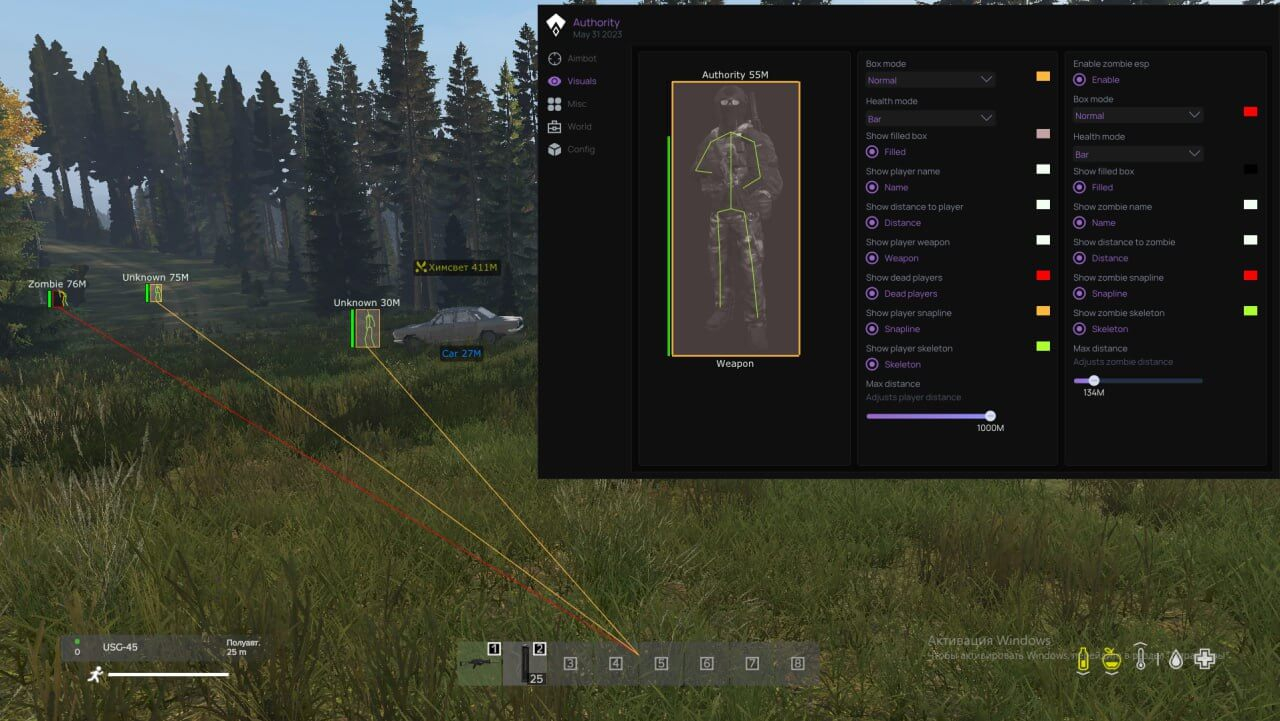The image size is (1280, 721).
Task: Open the player Health mode Bar dropdown
Action: coord(929,118)
